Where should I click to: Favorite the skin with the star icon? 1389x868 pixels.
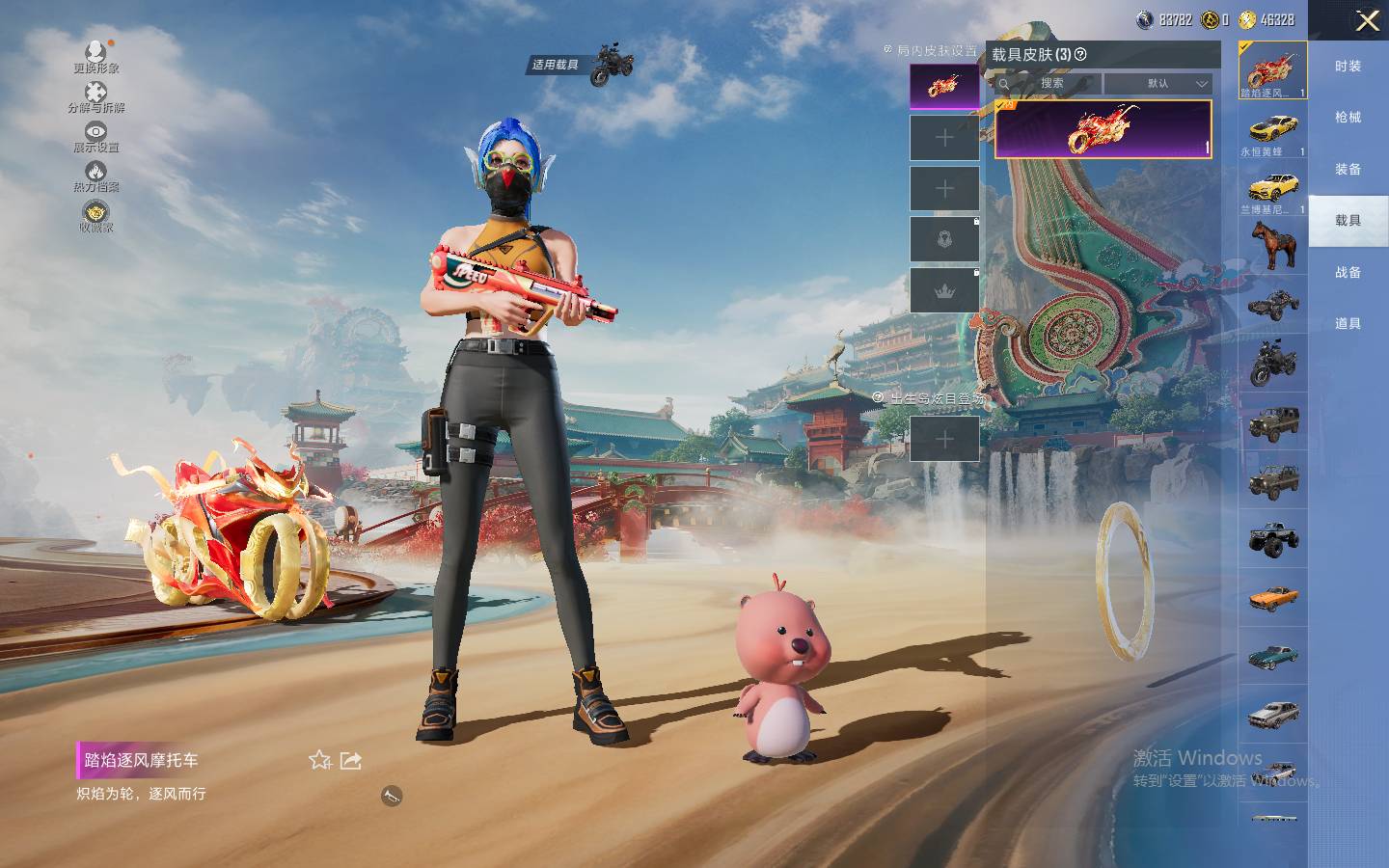tap(320, 760)
